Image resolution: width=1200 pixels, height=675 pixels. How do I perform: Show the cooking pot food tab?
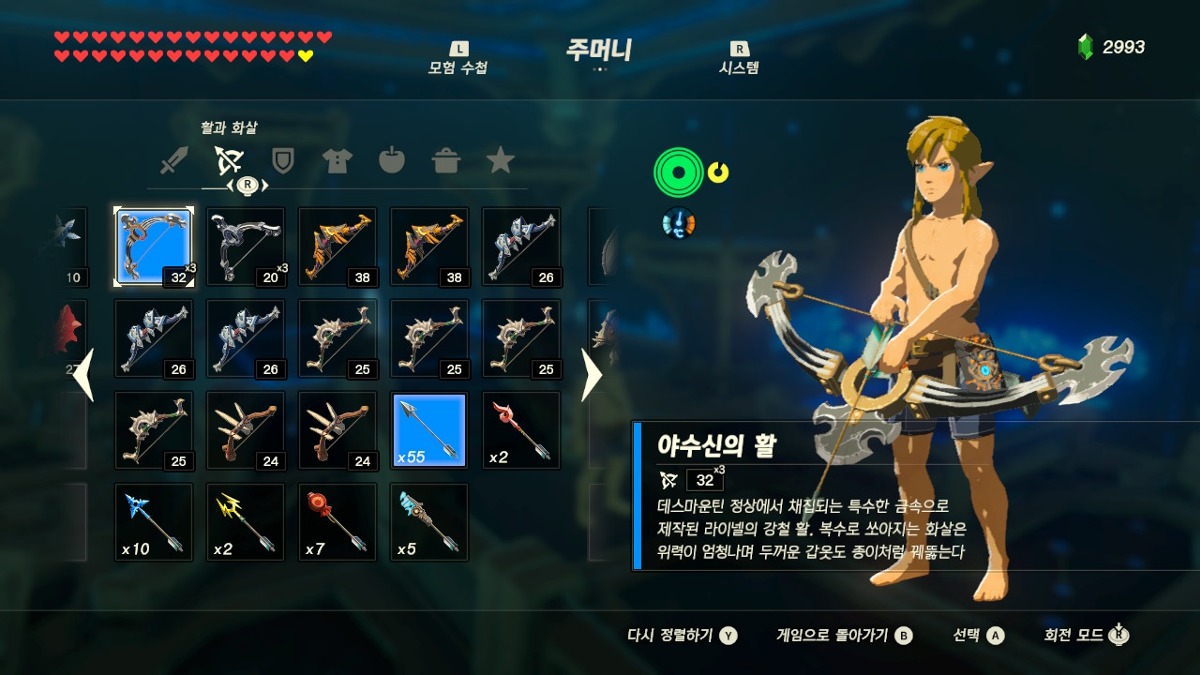pos(445,160)
